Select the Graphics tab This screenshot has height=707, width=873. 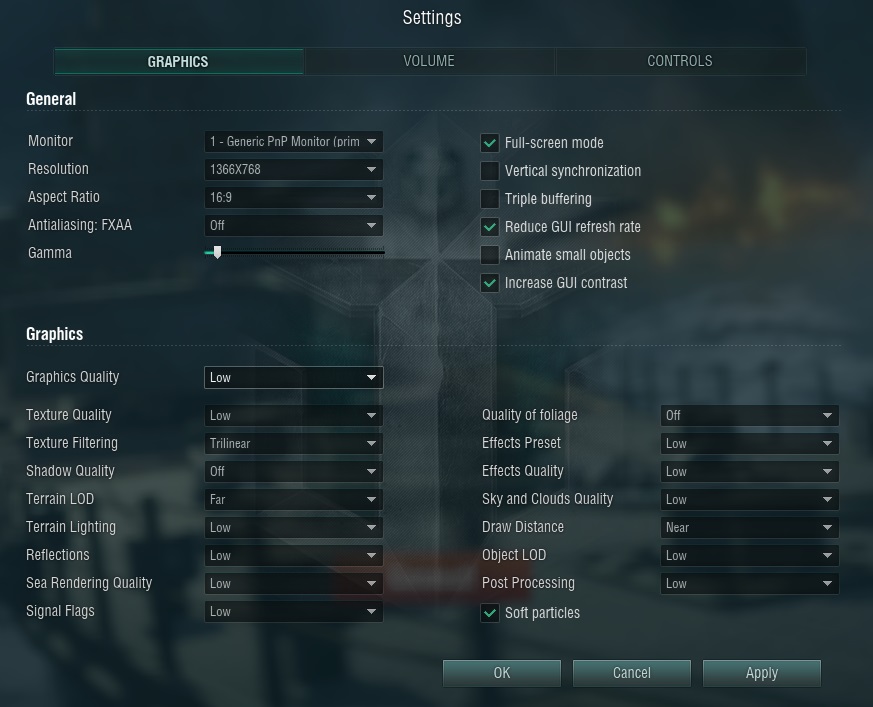tap(178, 61)
